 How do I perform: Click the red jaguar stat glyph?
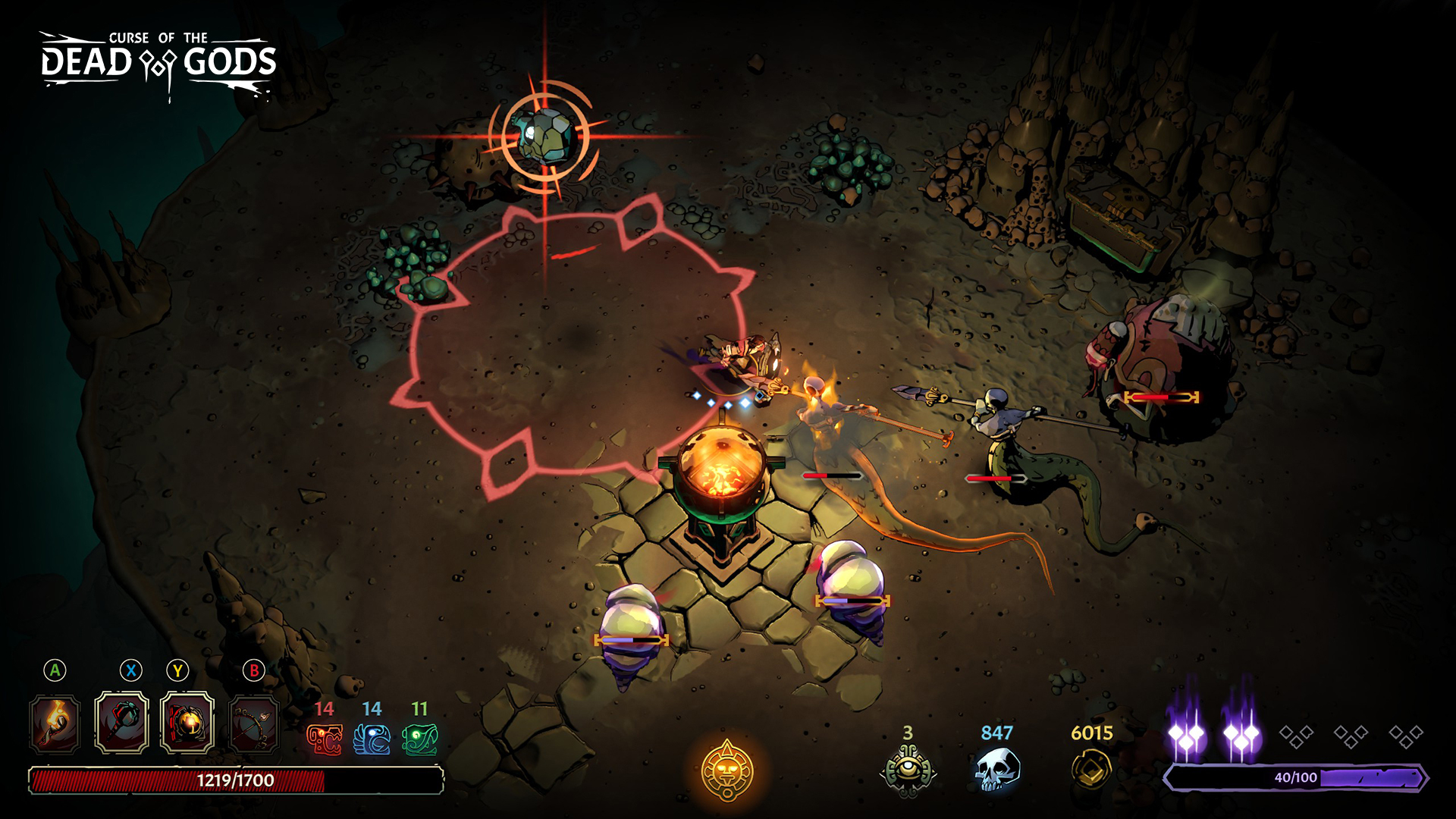click(x=325, y=739)
